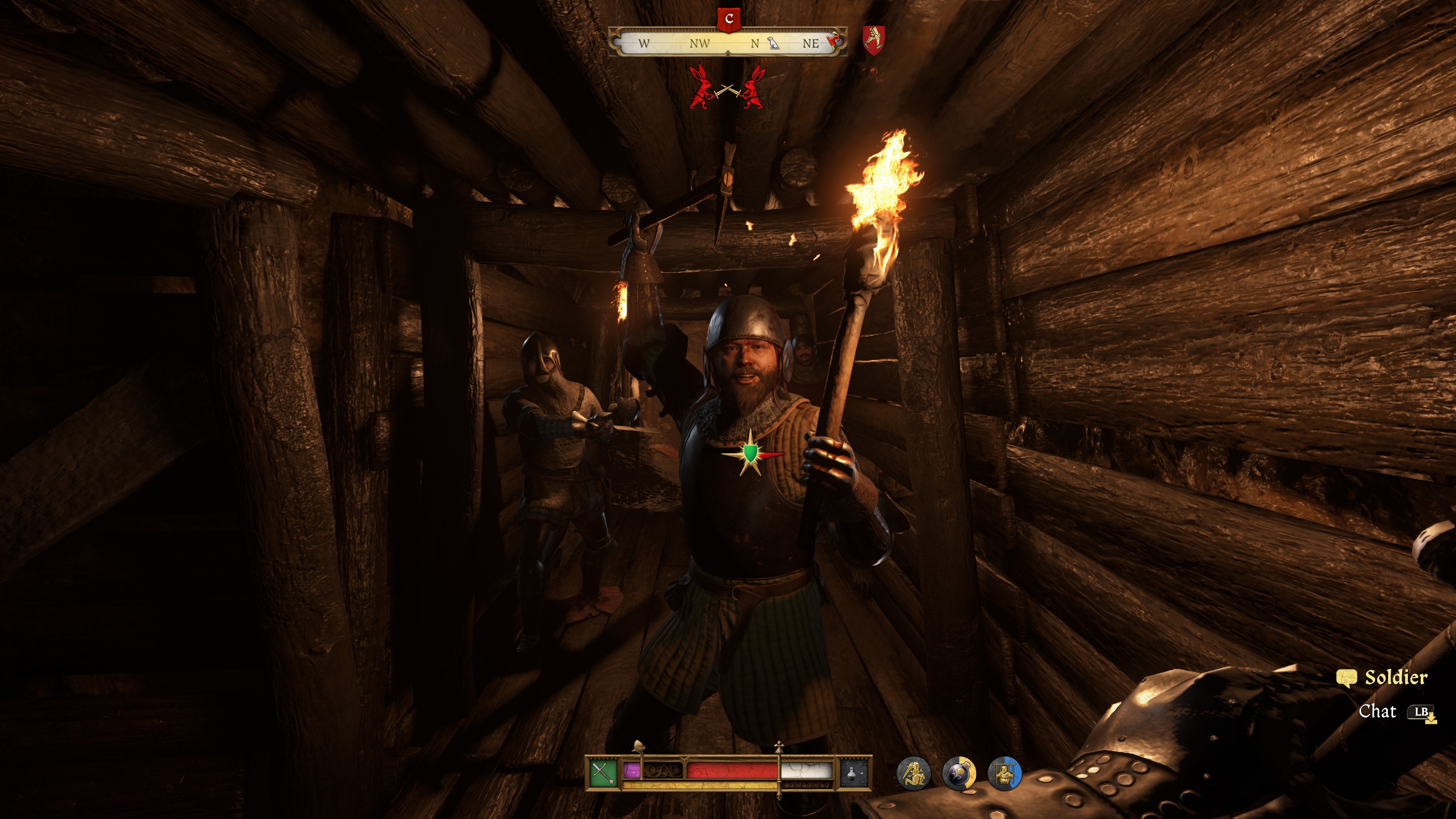Click the white dog marker on the compass
This screenshot has height=819, width=1456.
coord(774,44)
